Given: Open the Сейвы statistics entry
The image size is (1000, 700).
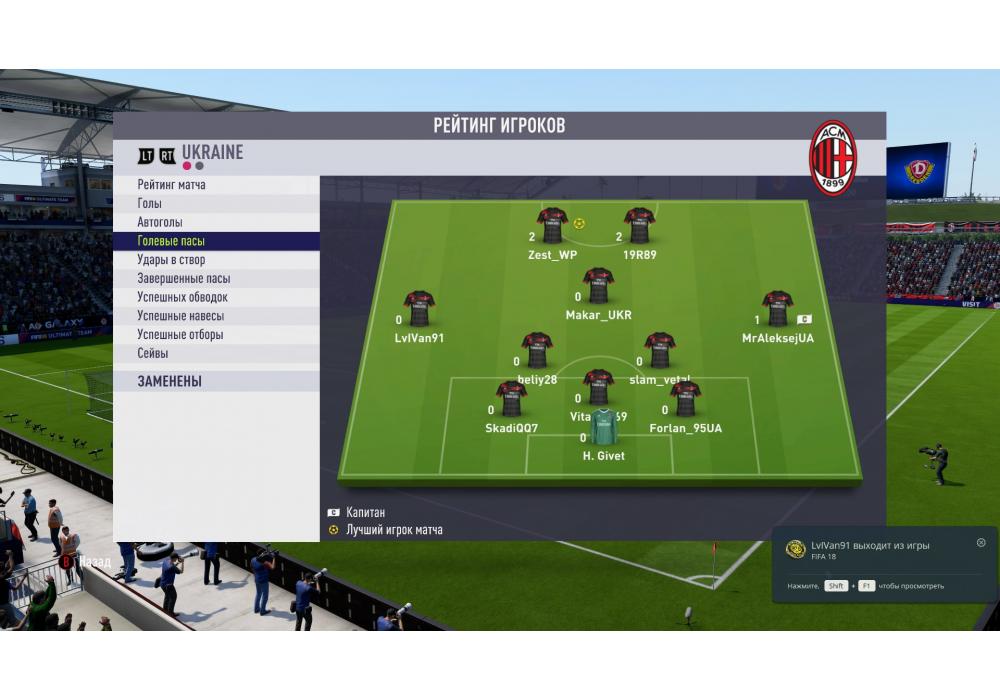Looking at the screenshot, I should click(153, 353).
